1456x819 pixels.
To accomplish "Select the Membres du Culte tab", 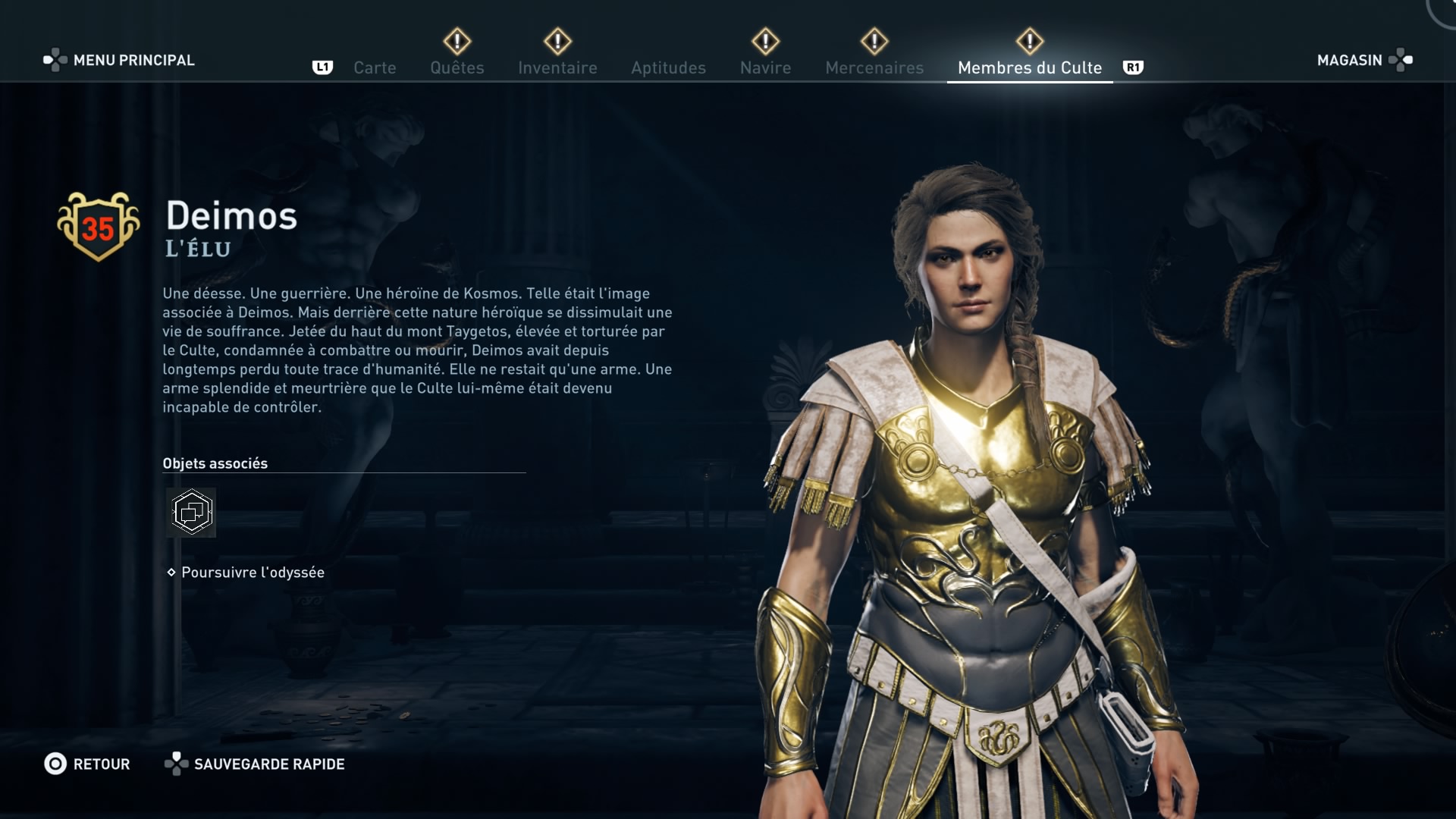I will tap(1029, 67).
